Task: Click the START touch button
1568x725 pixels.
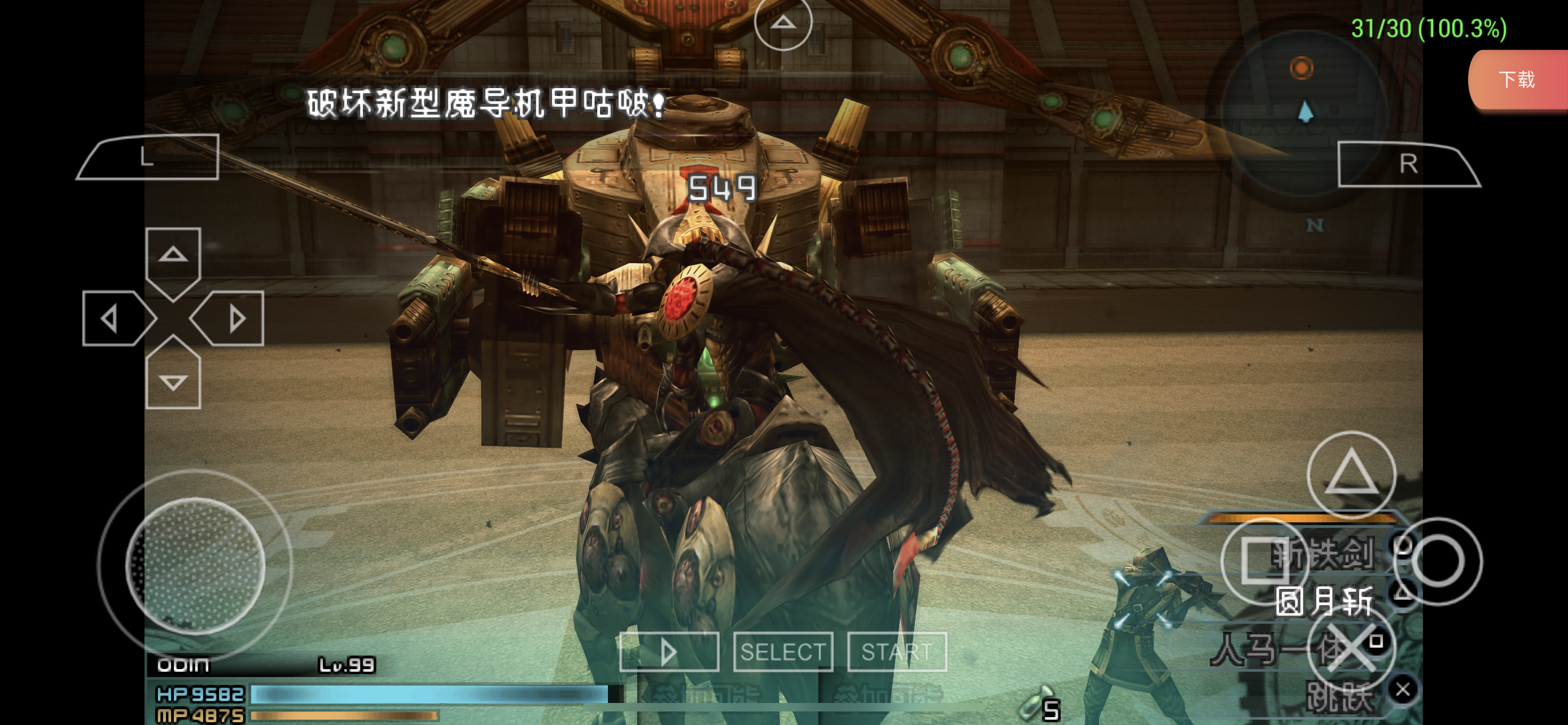Action: point(897,652)
